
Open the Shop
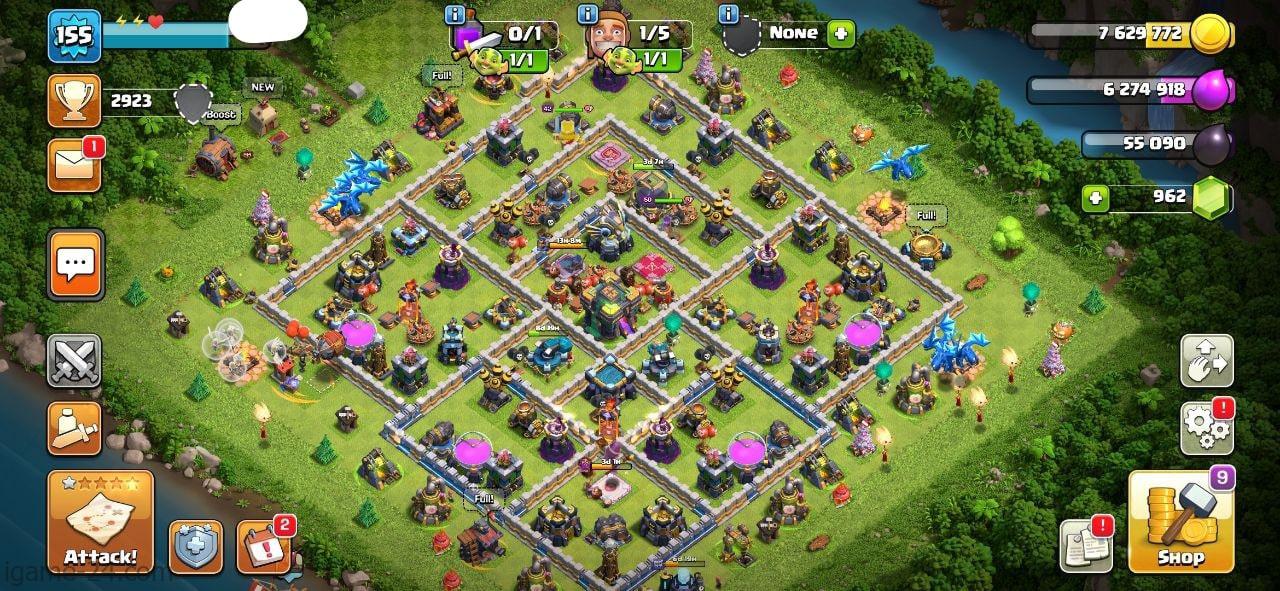[x=1180, y=522]
